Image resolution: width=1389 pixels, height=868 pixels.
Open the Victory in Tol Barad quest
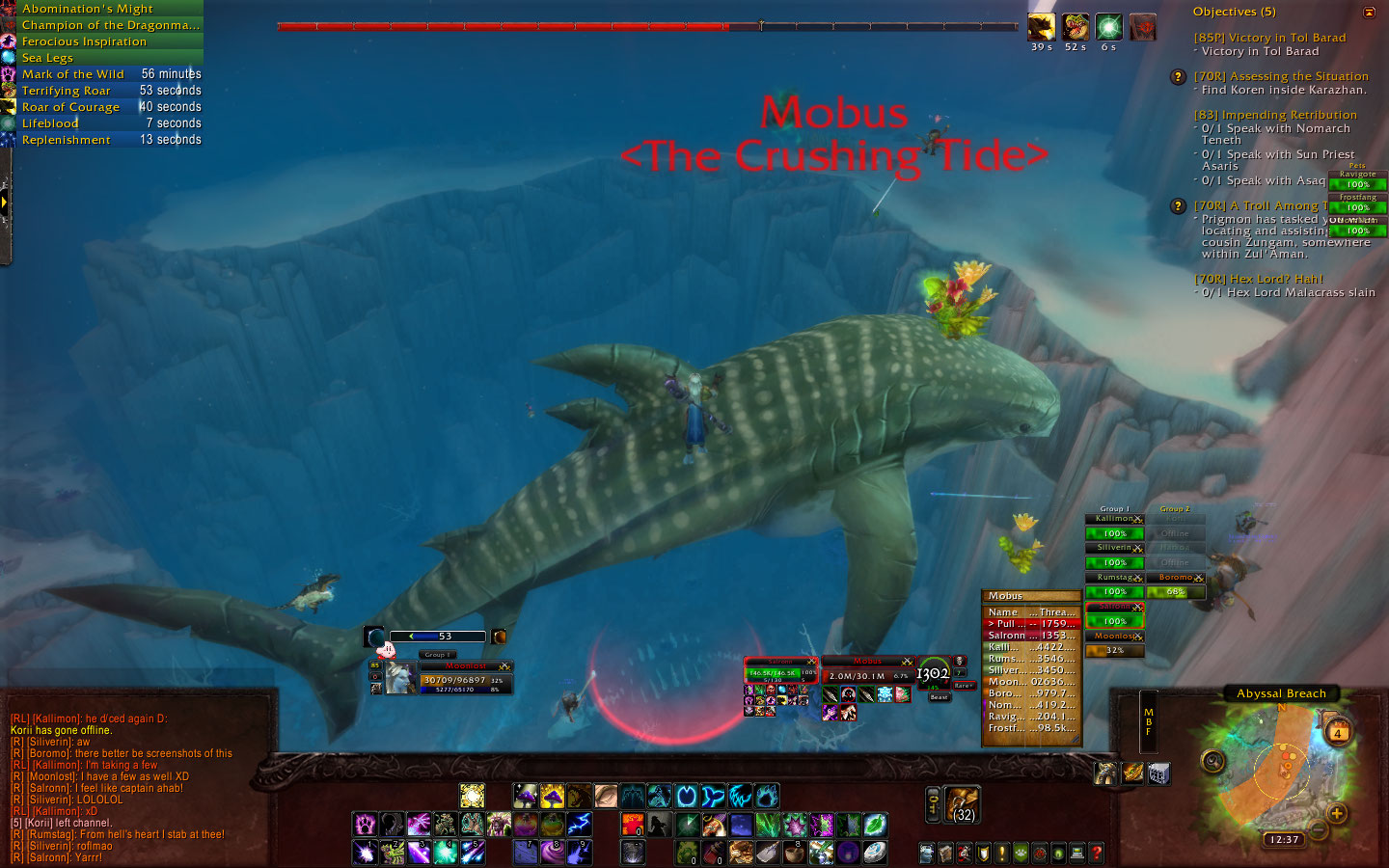1269,38
